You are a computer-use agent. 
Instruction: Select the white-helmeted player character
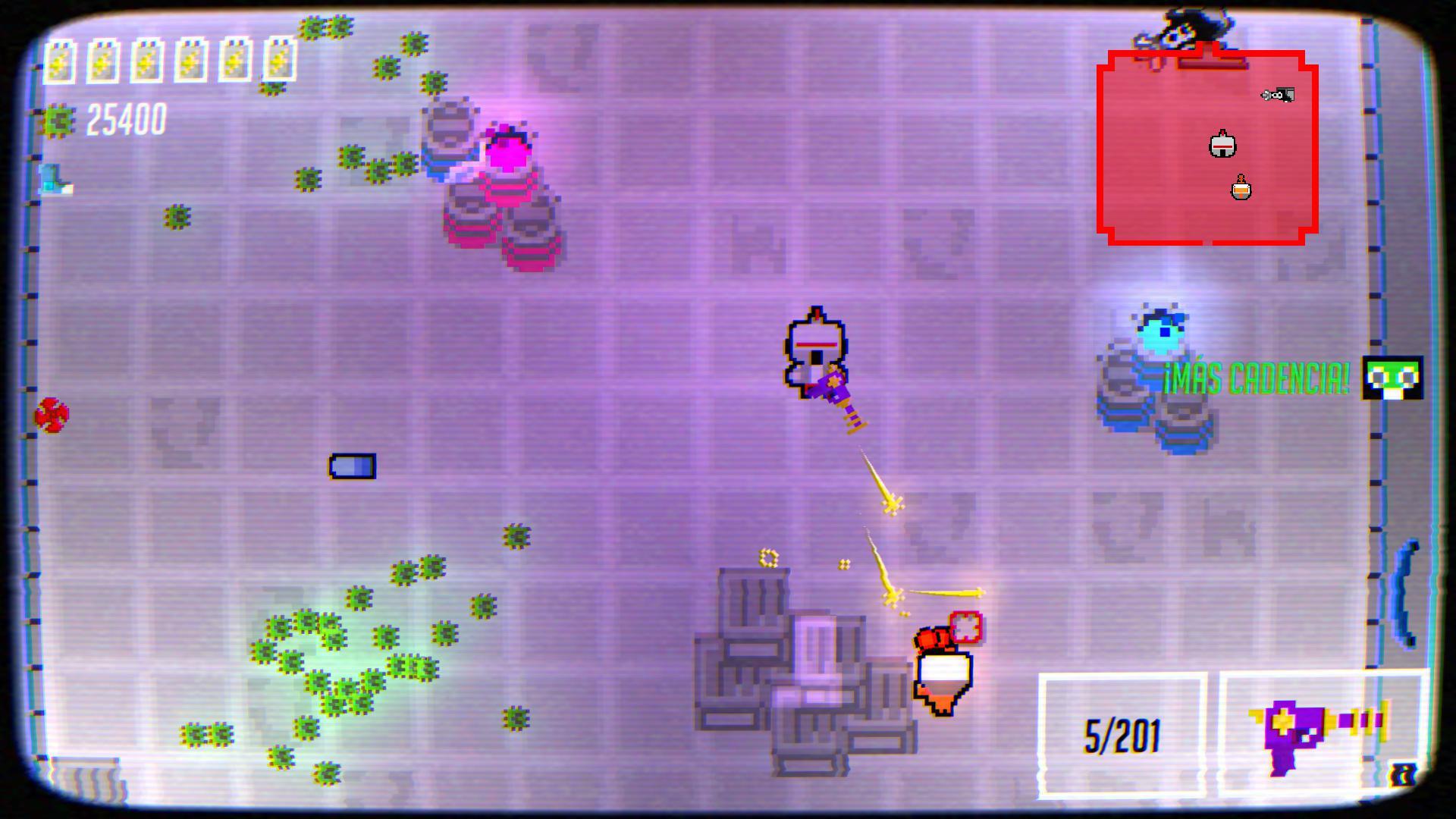pyautogui.click(x=817, y=349)
